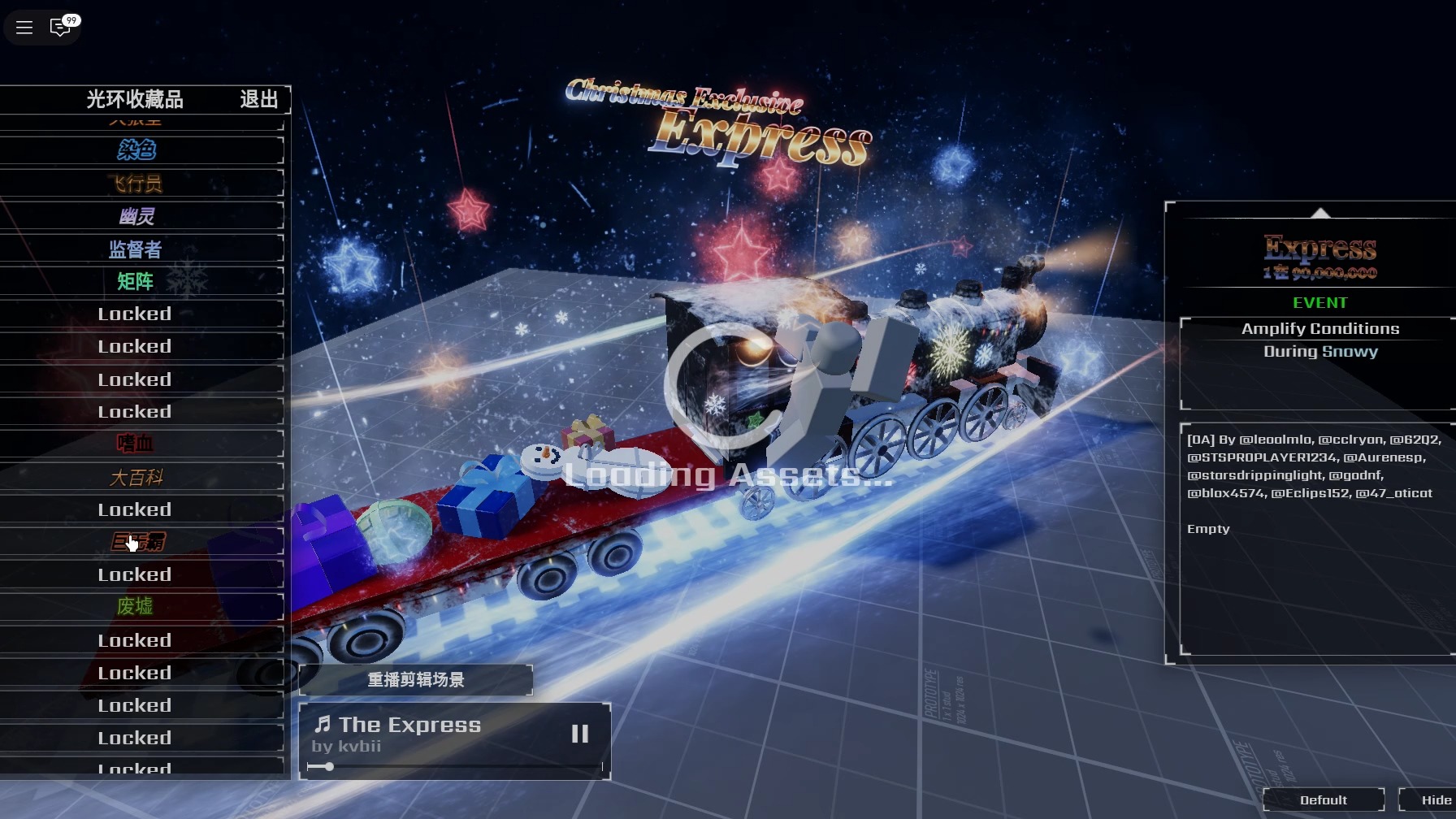
Task: Pause The Express music track
Action: pos(579,734)
